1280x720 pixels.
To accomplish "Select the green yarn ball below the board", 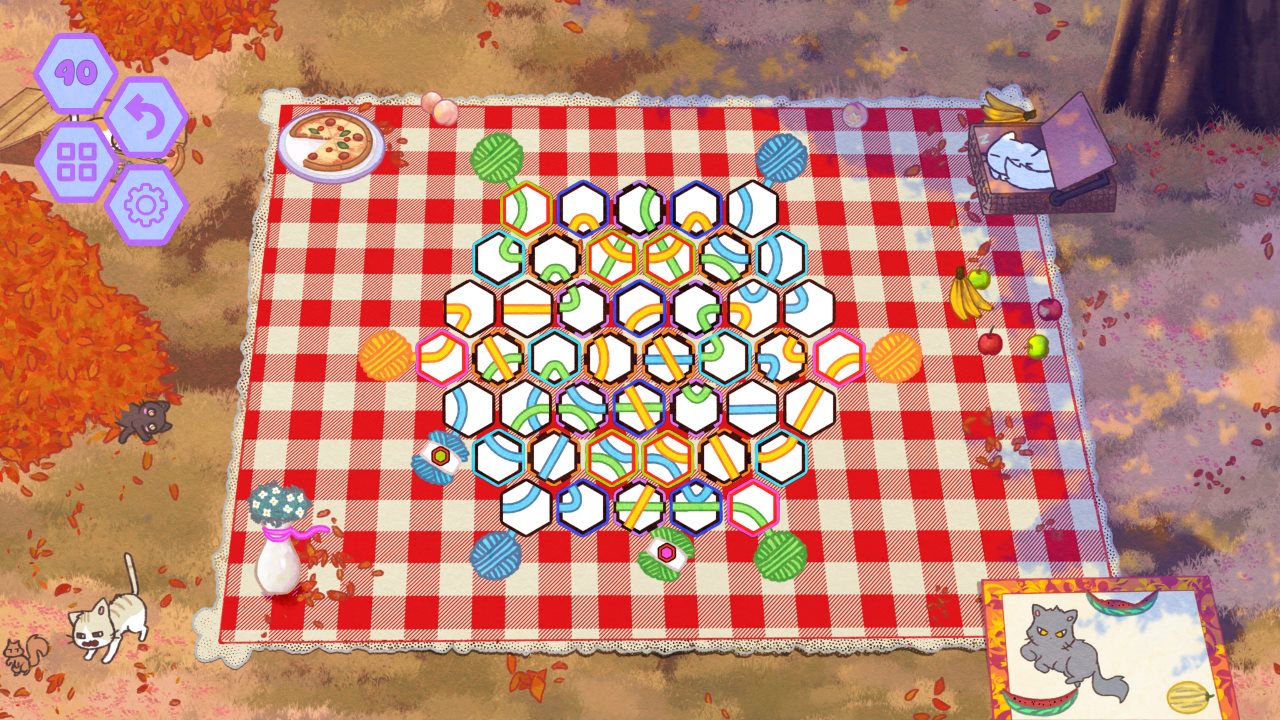I will click(x=782, y=557).
